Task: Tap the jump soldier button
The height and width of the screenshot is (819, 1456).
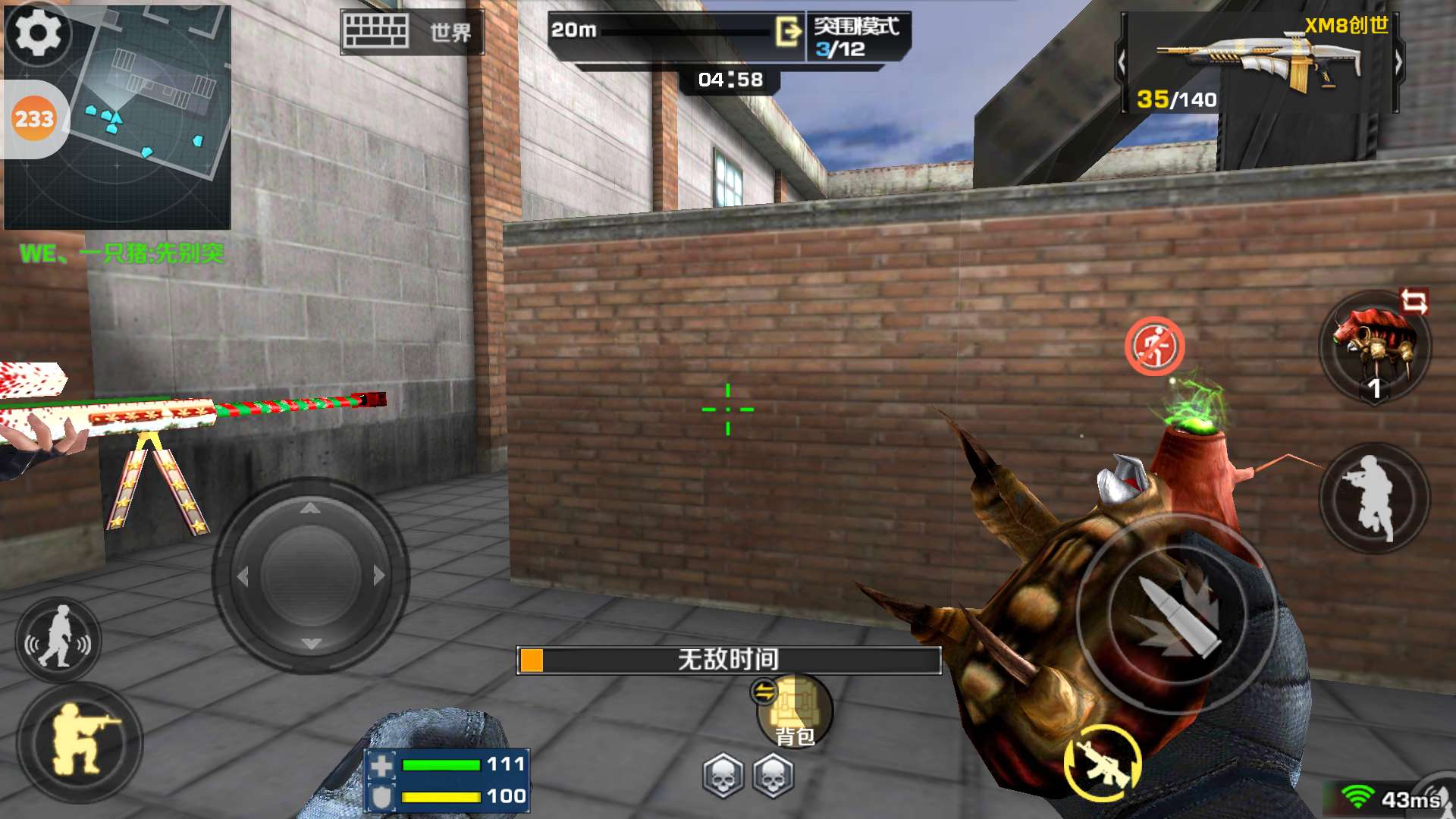Action: [x=1374, y=497]
